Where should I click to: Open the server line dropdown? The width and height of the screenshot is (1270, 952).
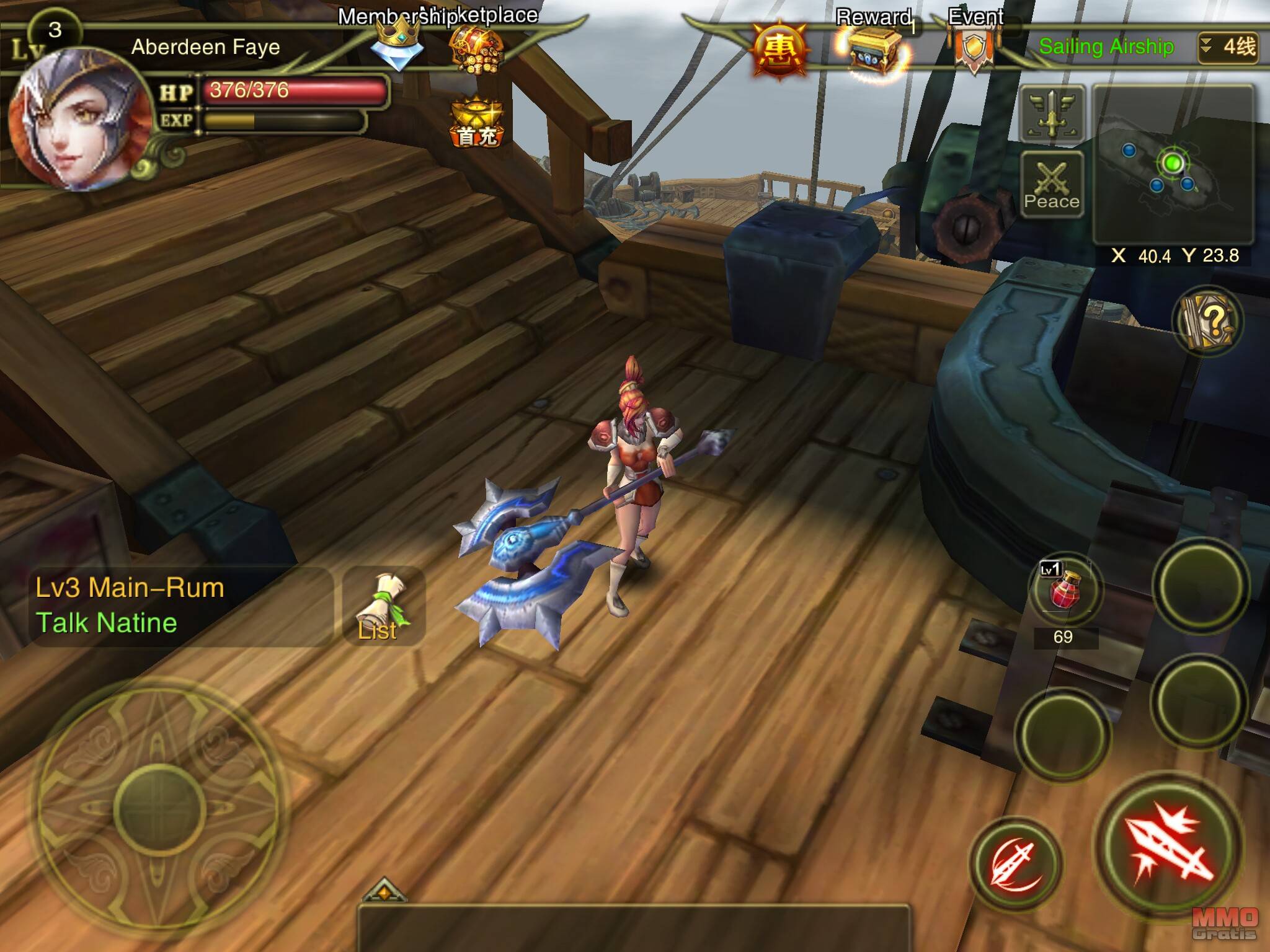pyautogui.click(x=1228, y=47)
